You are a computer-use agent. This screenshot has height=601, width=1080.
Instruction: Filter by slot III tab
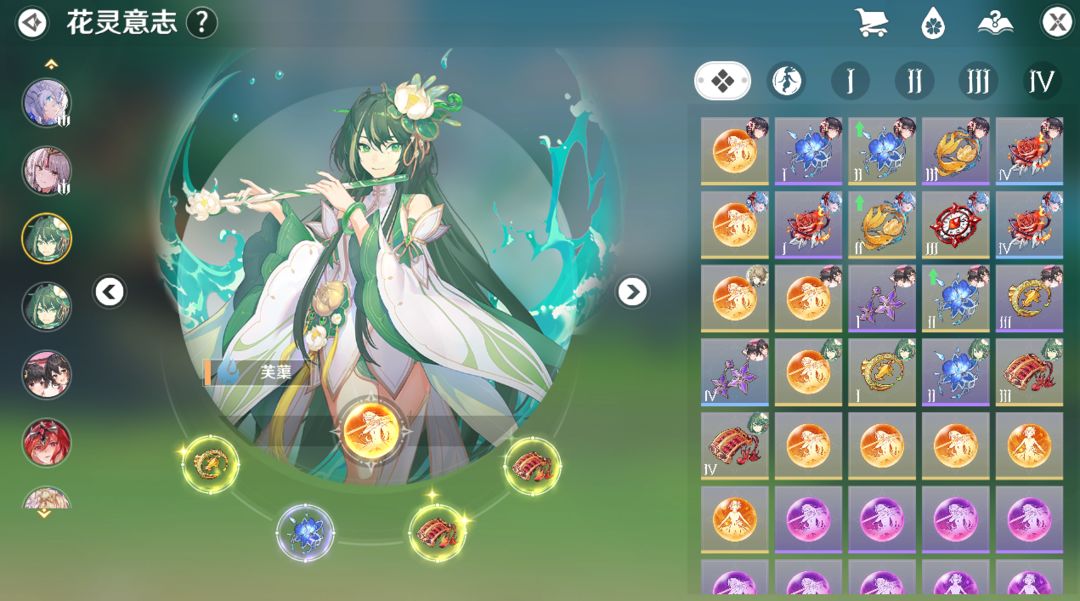(x=977, y=80)
